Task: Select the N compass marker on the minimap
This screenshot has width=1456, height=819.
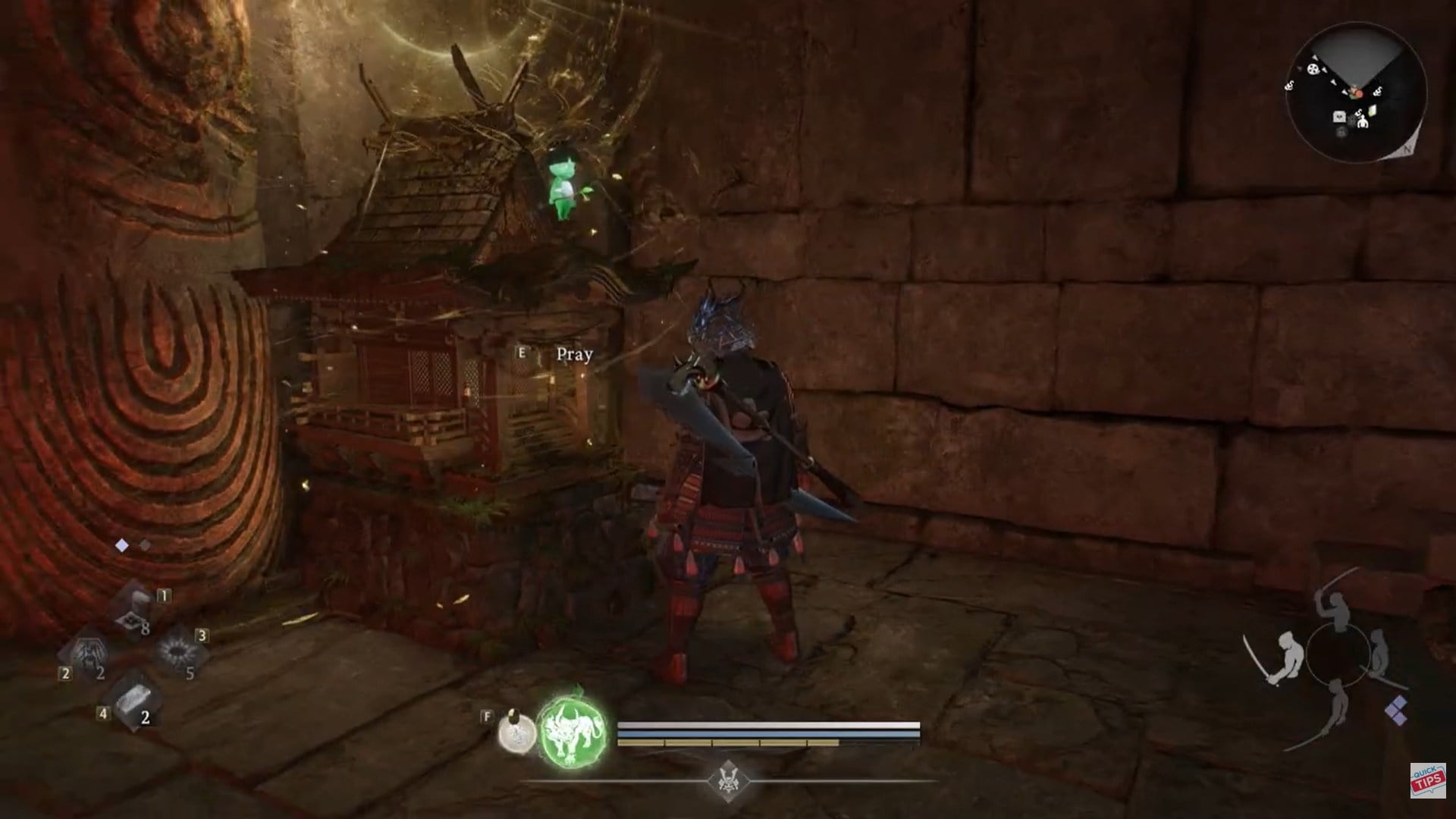Action: (x=1407, y=149)
